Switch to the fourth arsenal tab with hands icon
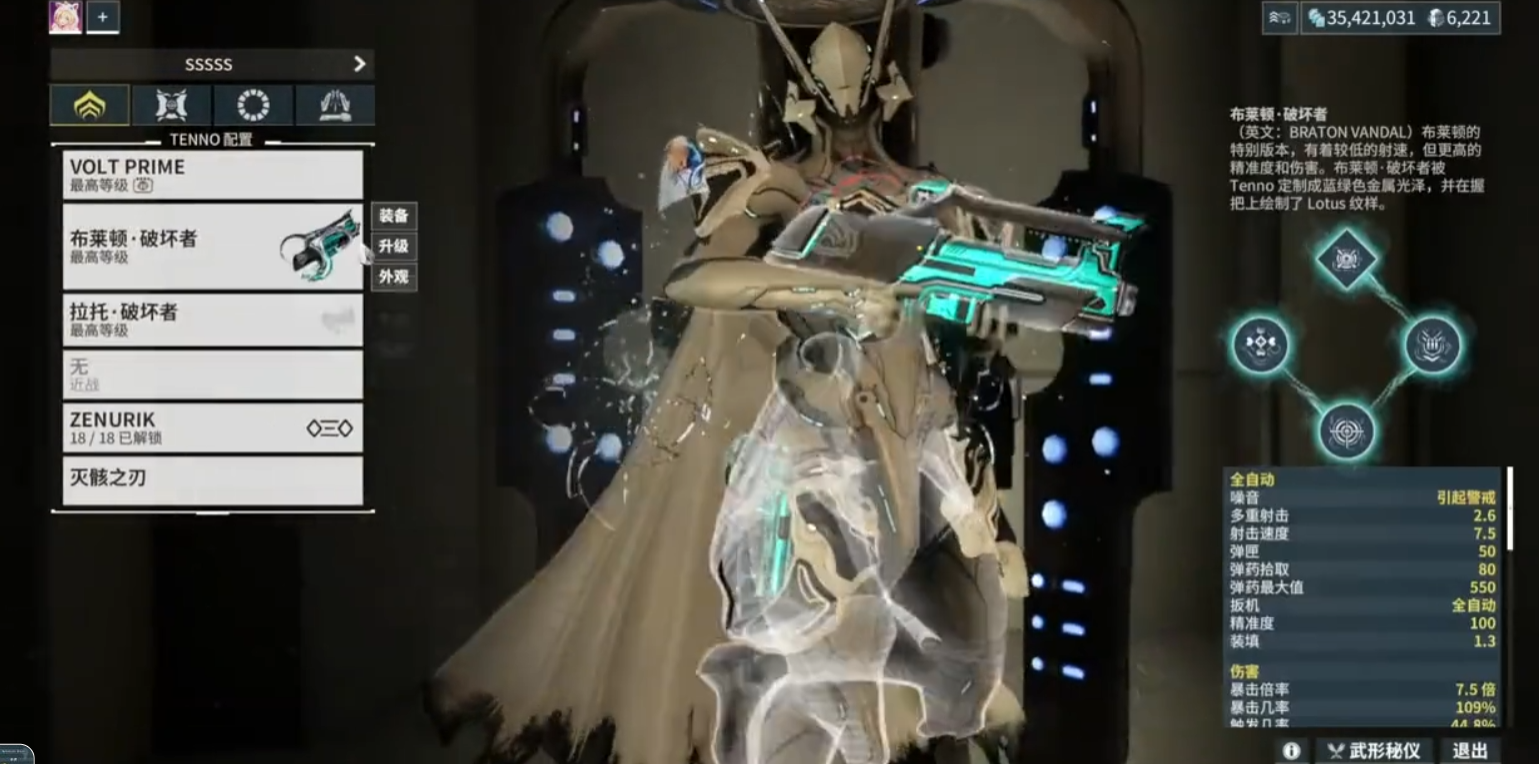 (x=334, y=104)
